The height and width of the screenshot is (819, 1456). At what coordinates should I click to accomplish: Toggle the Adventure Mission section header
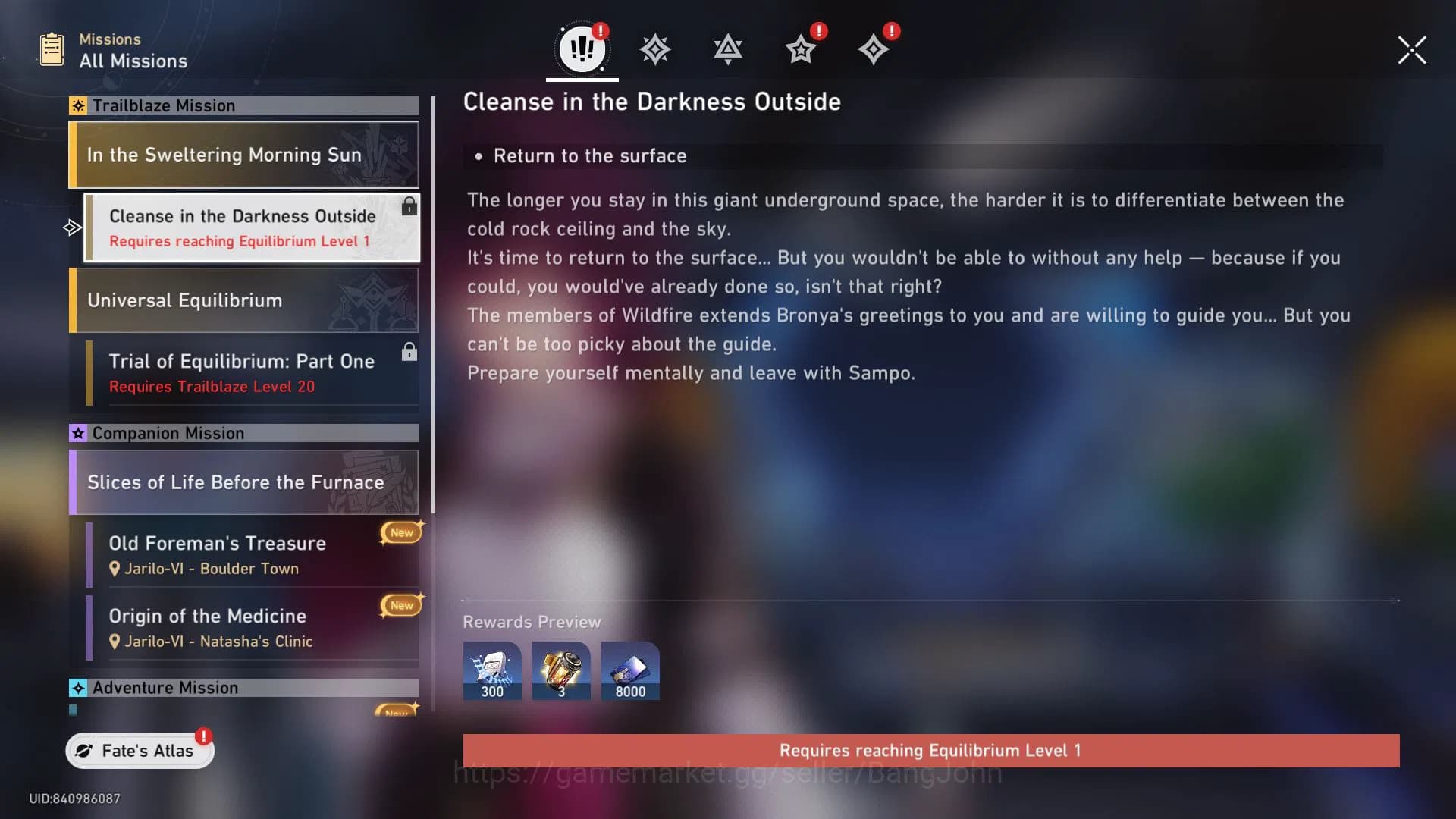tap(243, 688)
